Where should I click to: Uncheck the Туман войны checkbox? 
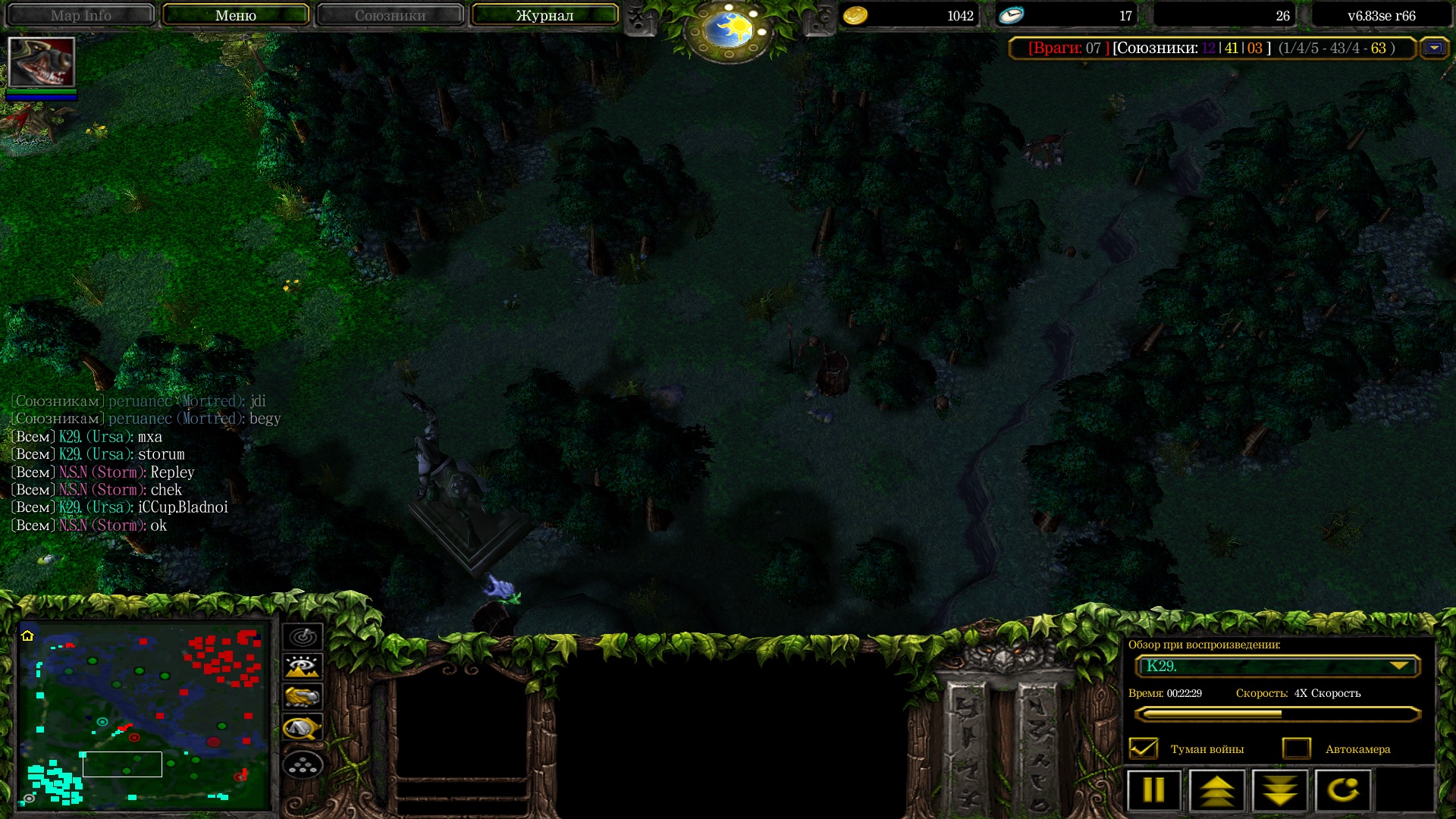(1143, 748)
